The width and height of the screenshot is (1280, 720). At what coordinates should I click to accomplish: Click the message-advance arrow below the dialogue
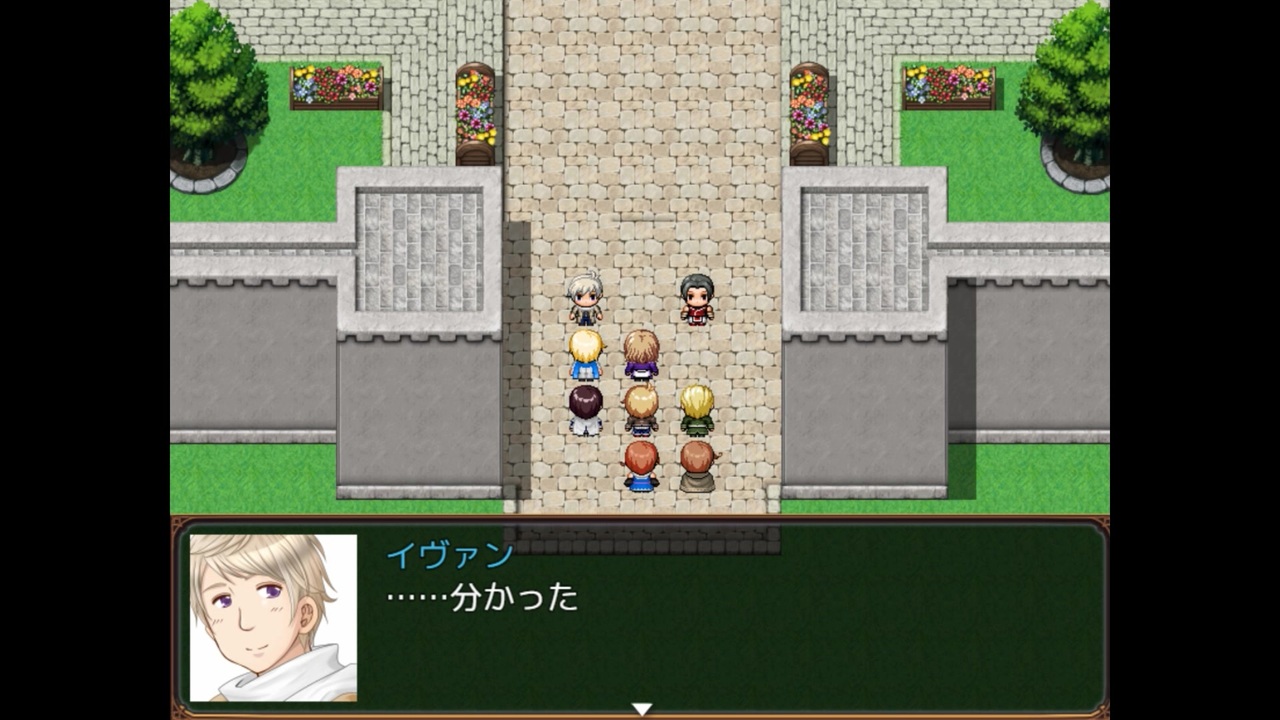click(x=641, y=706)
